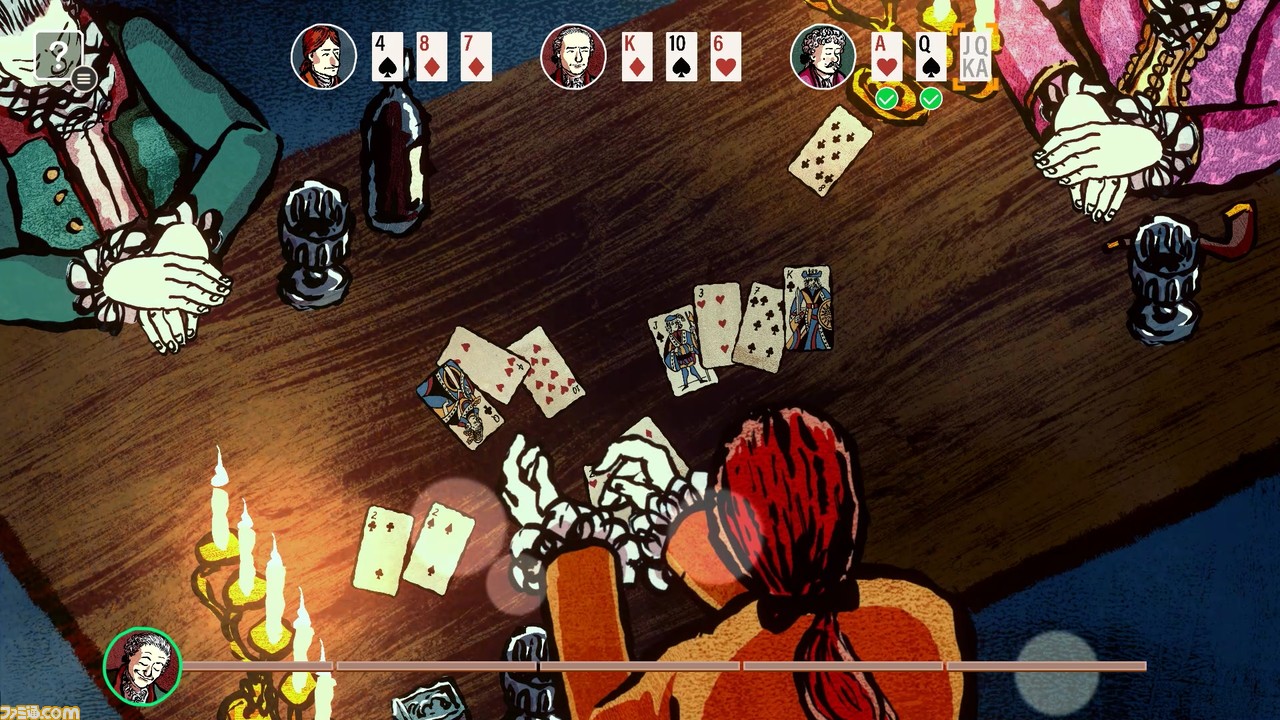Select the King of diamonds card
The width and height of the screenshot is (1280, 720).
pos(637,57)
